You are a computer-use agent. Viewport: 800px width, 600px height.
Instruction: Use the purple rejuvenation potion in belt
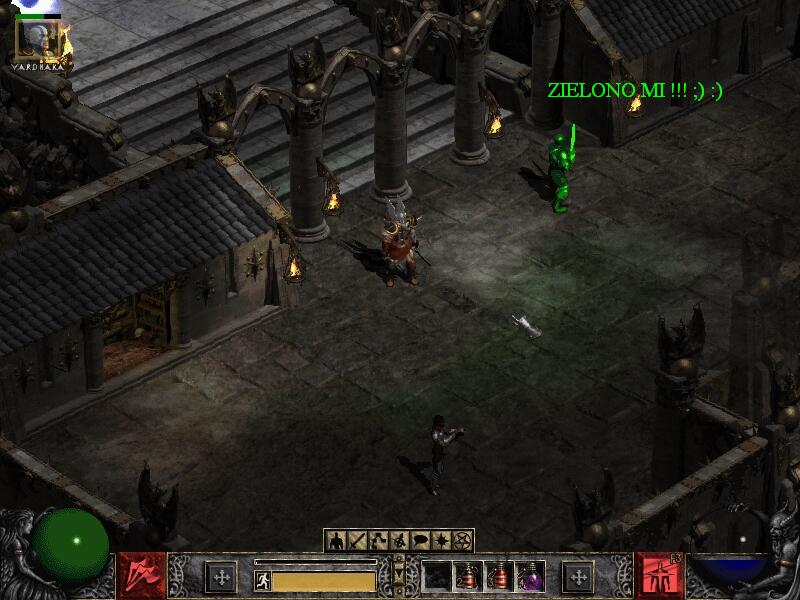530,576
